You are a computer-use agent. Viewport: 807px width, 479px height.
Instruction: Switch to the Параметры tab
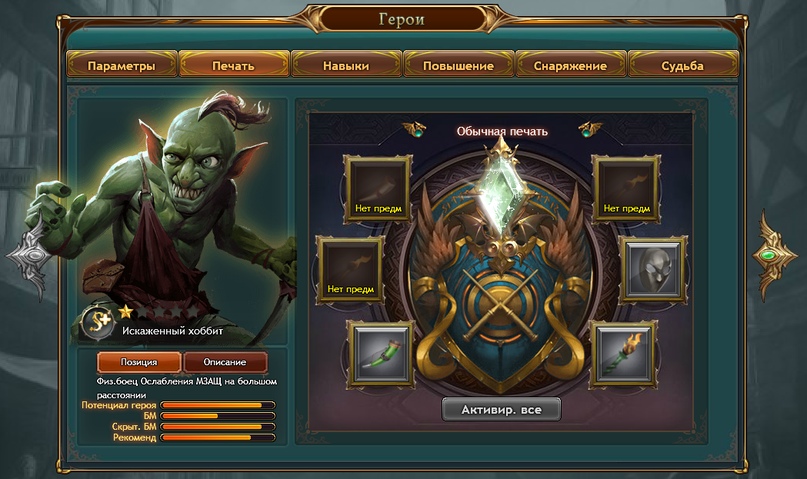[121, 66]
